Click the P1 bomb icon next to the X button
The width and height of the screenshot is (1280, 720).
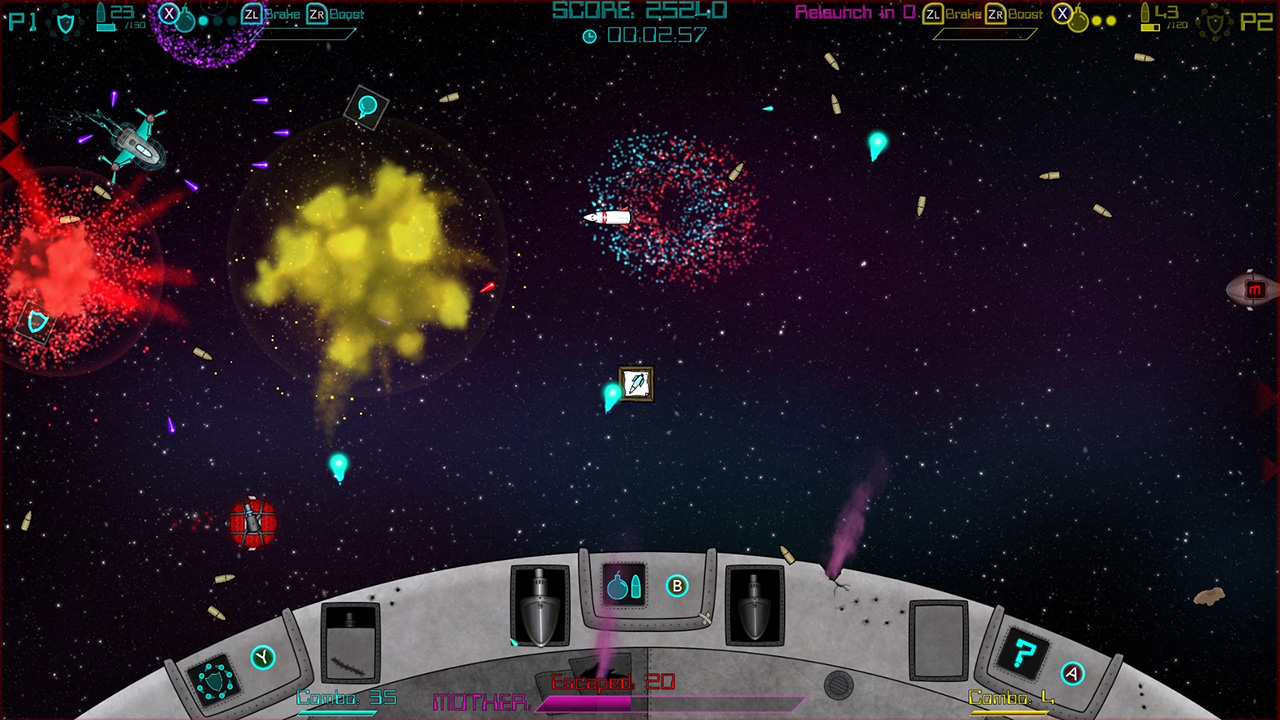click(x=186, y=19)
